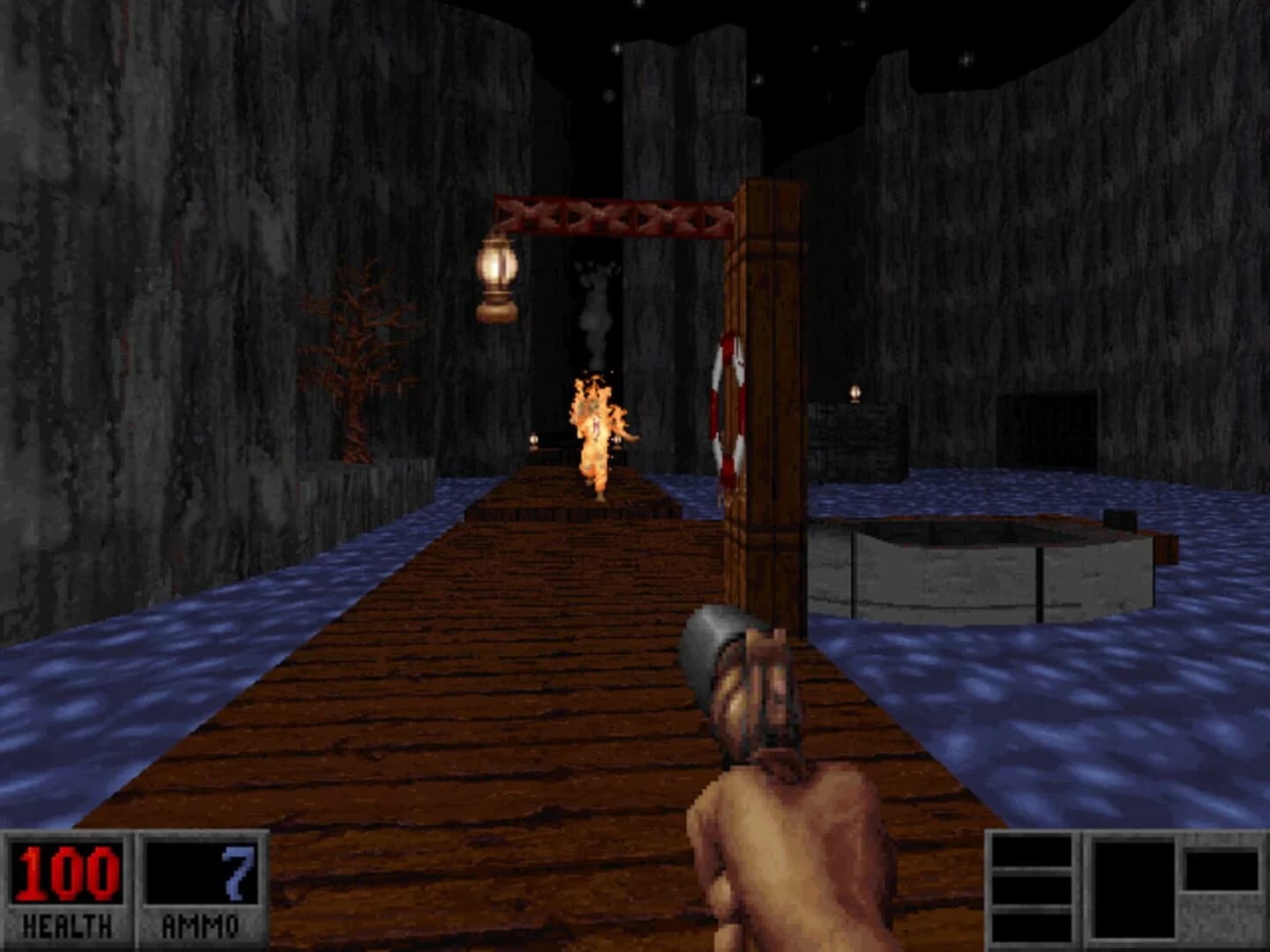Click the red metal girder archway
Viewport: 1270px width, 952px height.
pos(613,216)
